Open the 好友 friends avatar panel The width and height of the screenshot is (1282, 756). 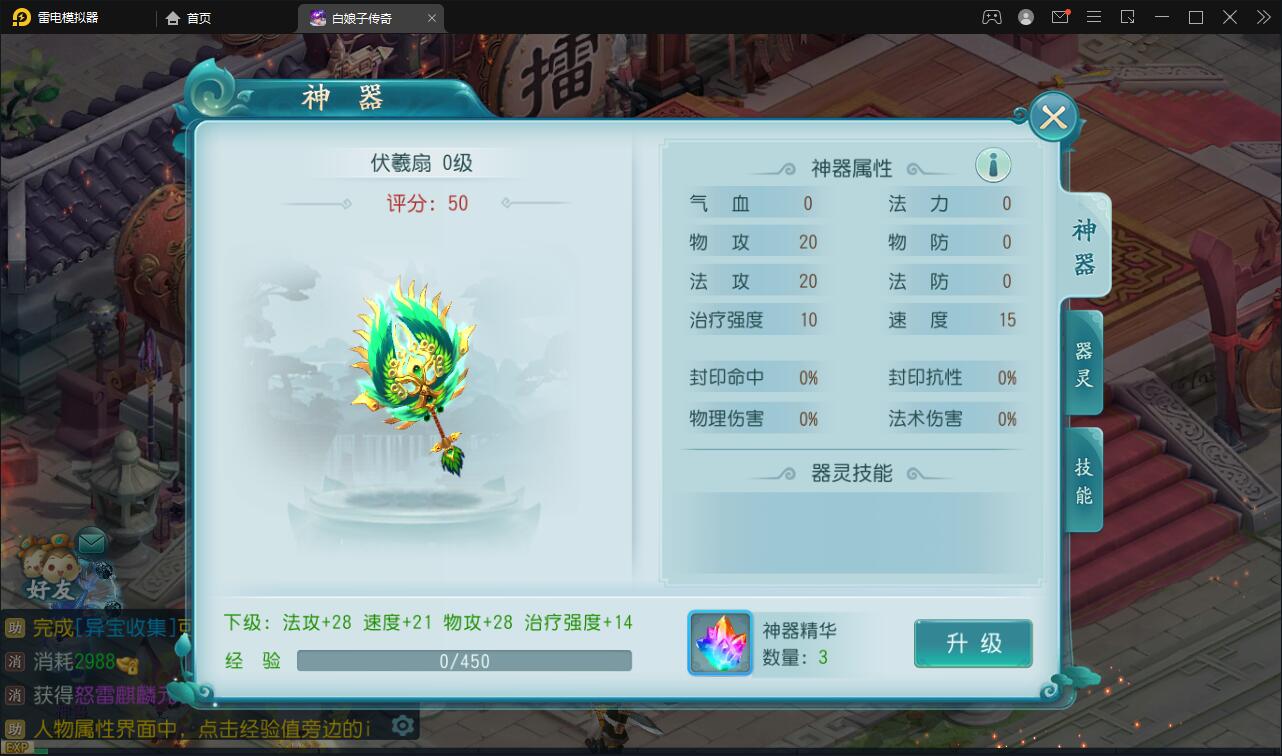48,565
